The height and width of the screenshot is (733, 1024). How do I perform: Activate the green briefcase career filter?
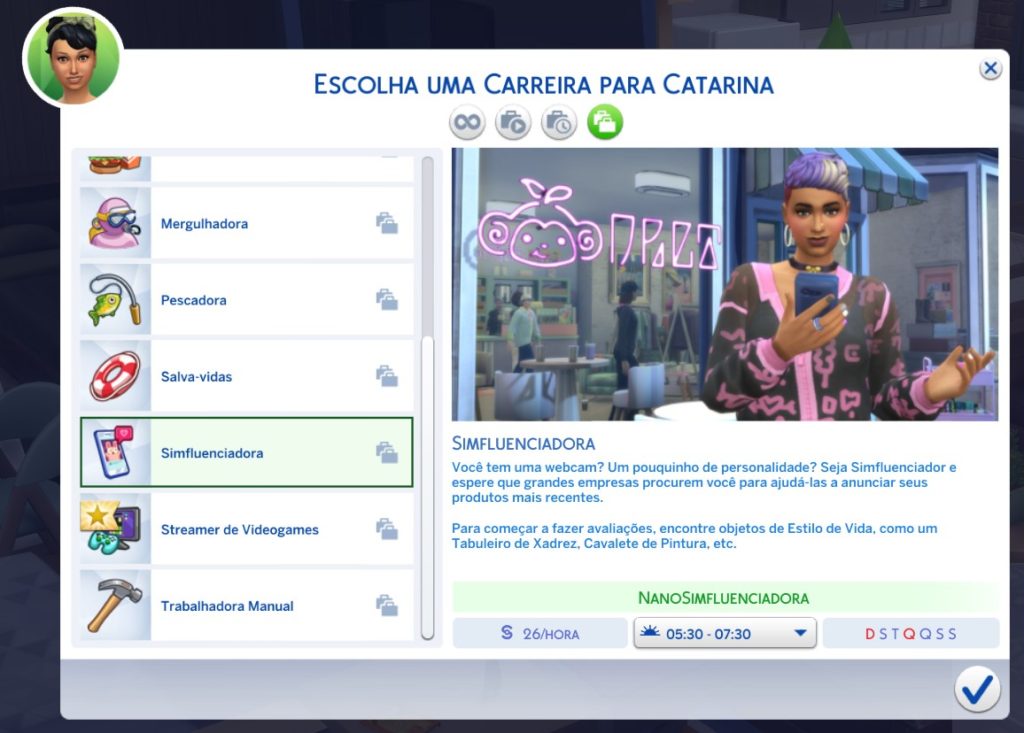[x=605, y=123]
